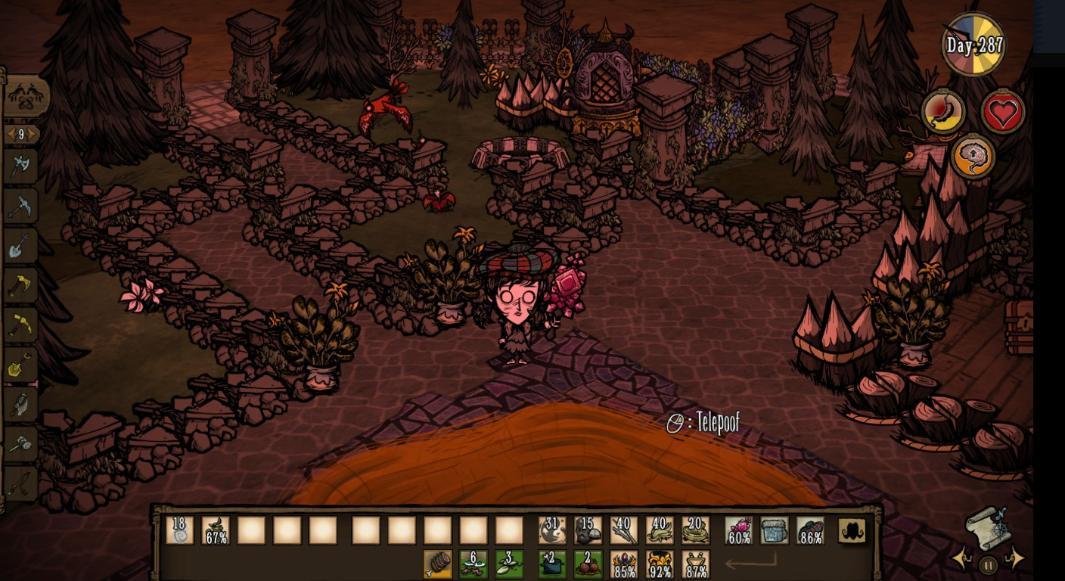Click the pink 60% equipped item slot

click(x=739, y=530)
